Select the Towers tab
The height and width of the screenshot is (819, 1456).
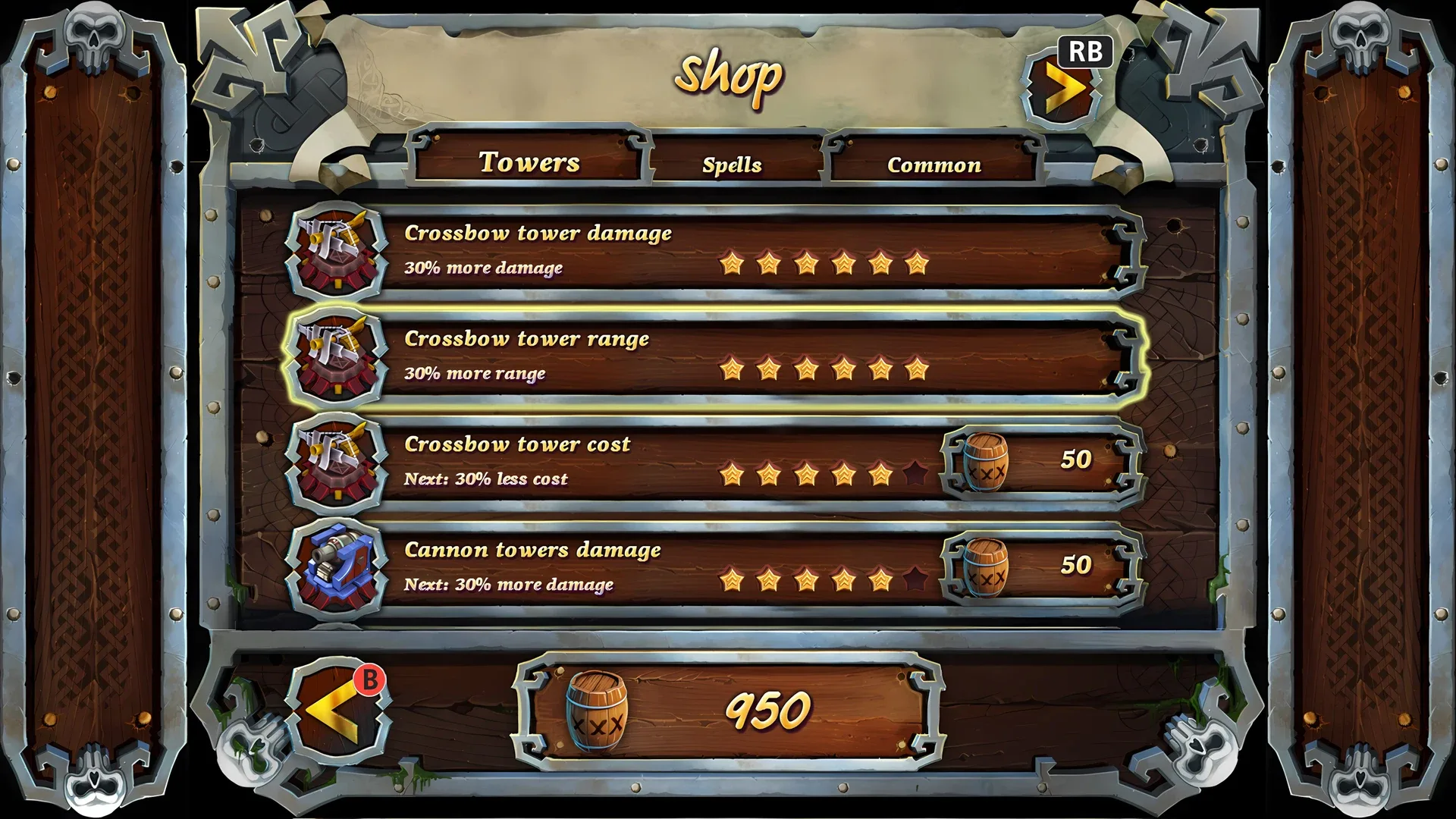(530, 161)
